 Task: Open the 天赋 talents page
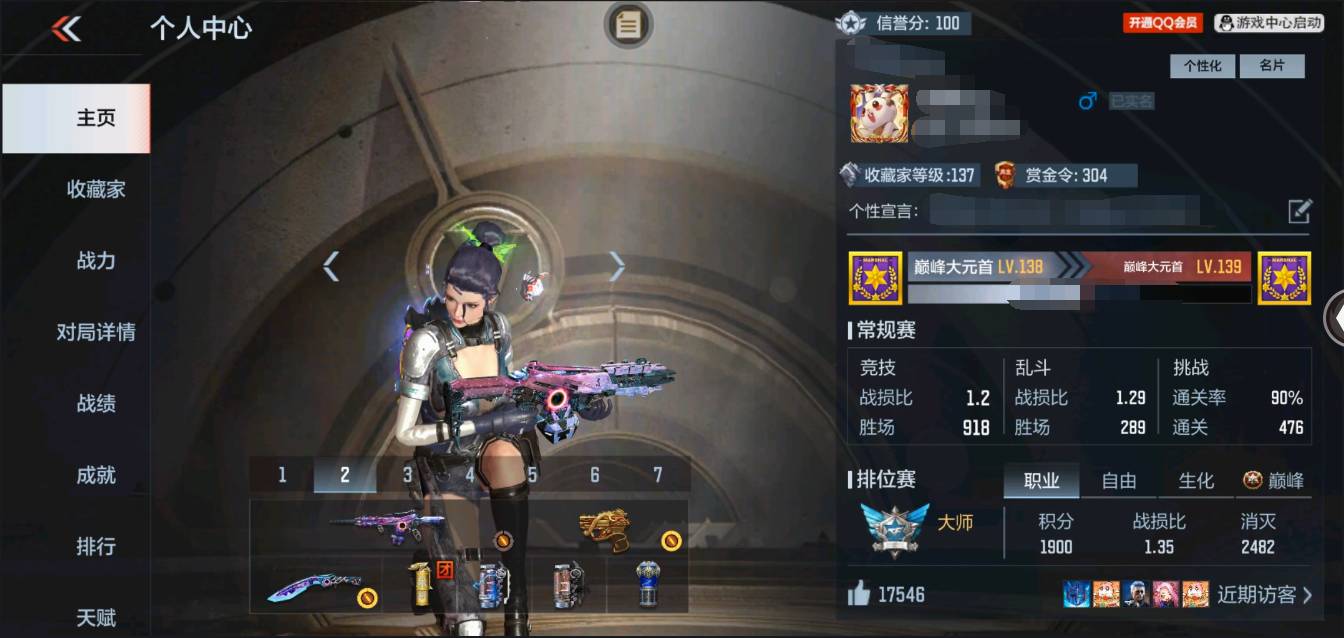click(96, 617)
